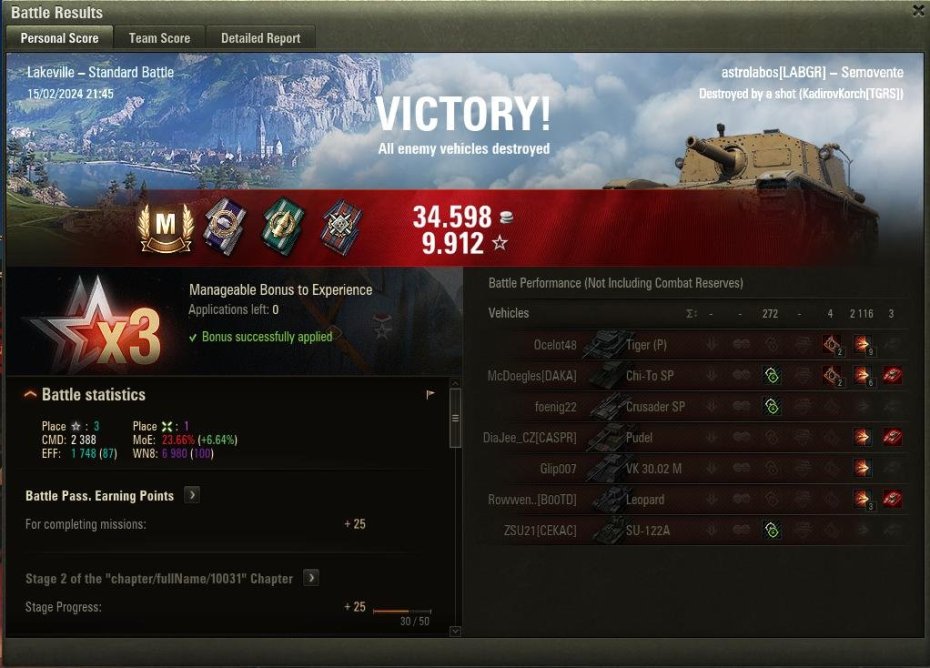Click the flag icon beside Battle statistics
Image resolution: width=930 pixels, height=668 pixels.
[x=431, y=395]
